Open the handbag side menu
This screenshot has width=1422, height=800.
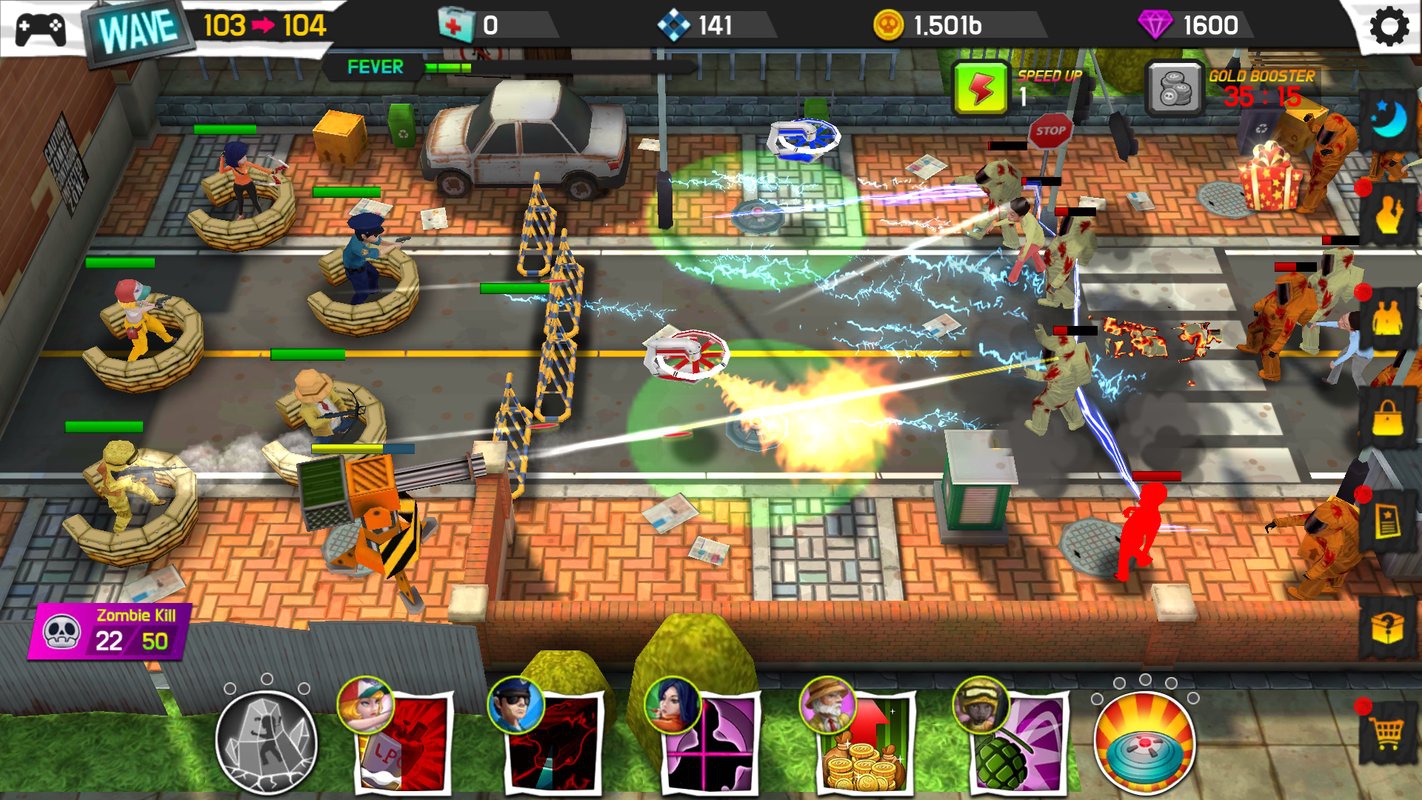coord(1388,418)
